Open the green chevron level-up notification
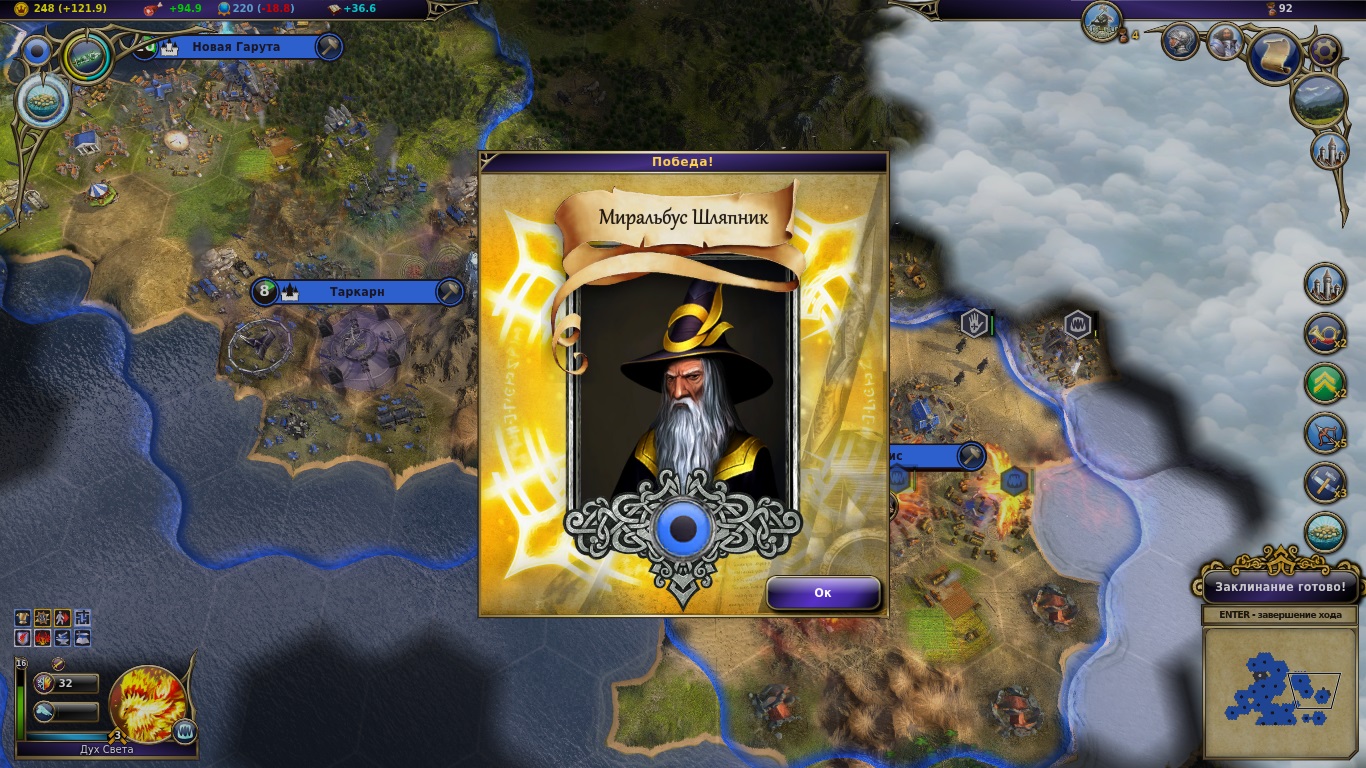The image size is (1366, 768). click(1325, 384)
